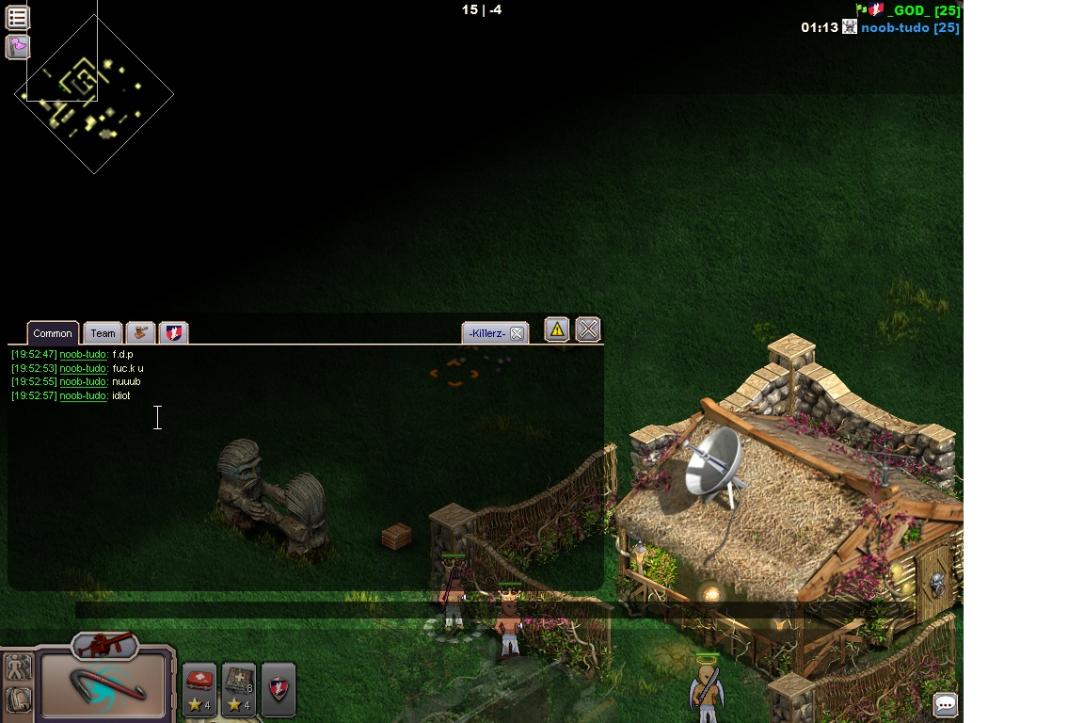
Task: Select the red rifle weapon tab
Action: tap(104, 645)
